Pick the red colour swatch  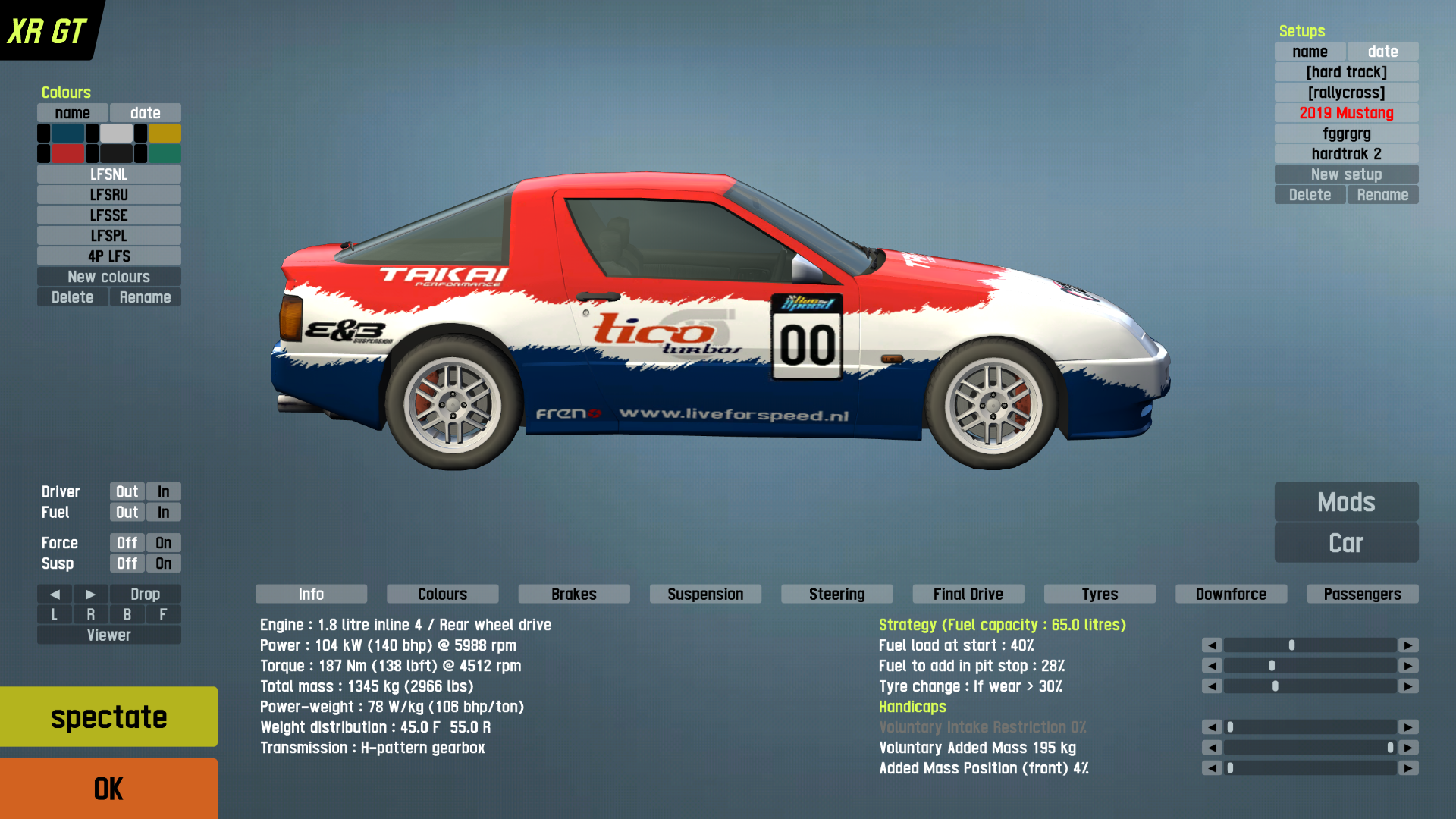pyautogui.click(x=67, y=154)
